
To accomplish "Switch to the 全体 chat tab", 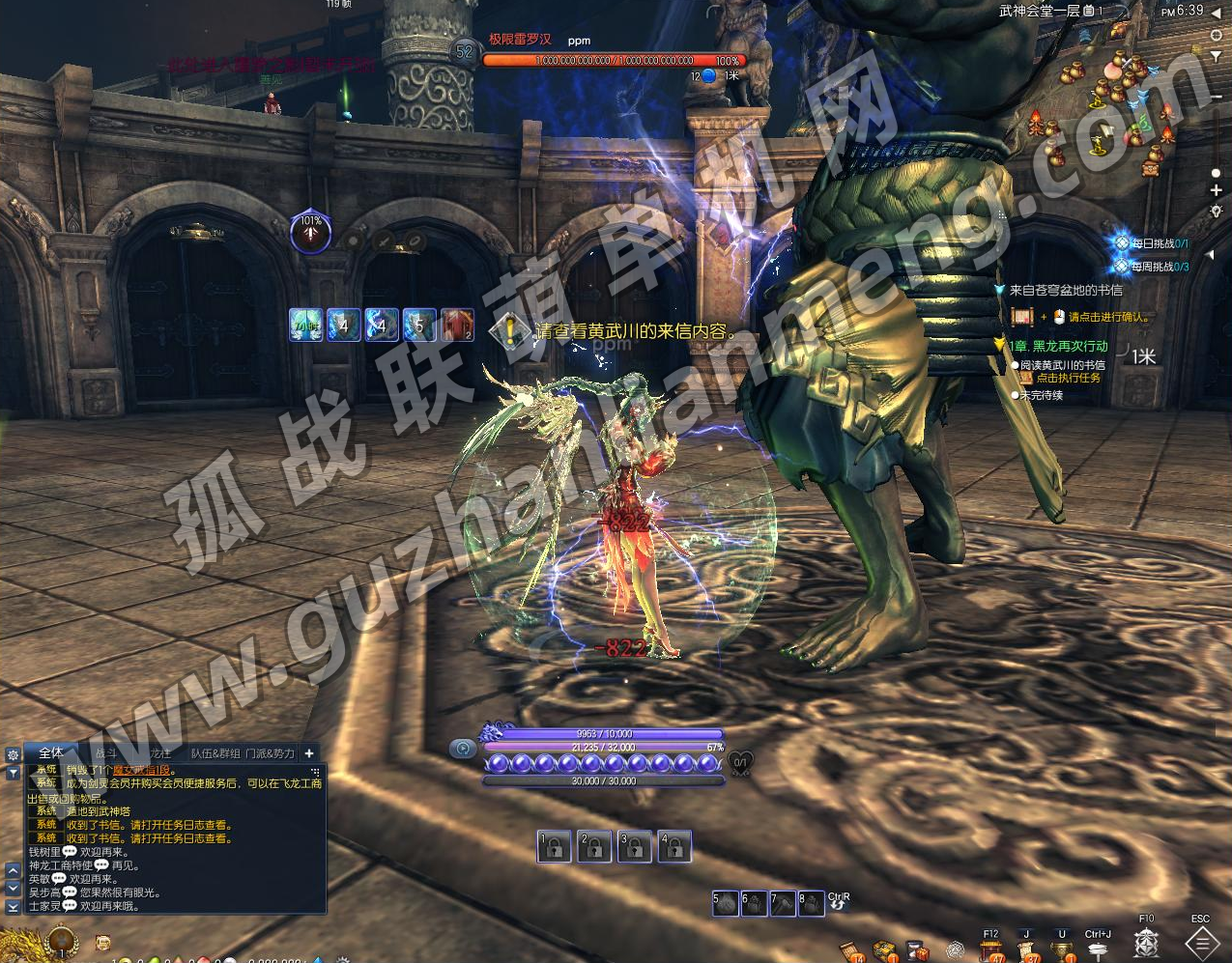I will (51, 752).
